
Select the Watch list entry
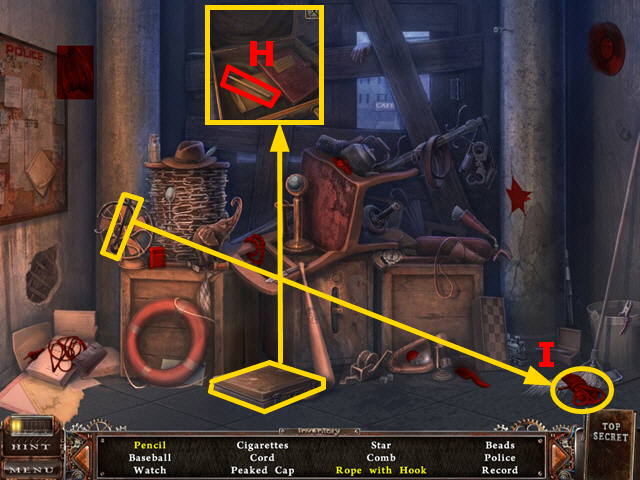(149, 470)
